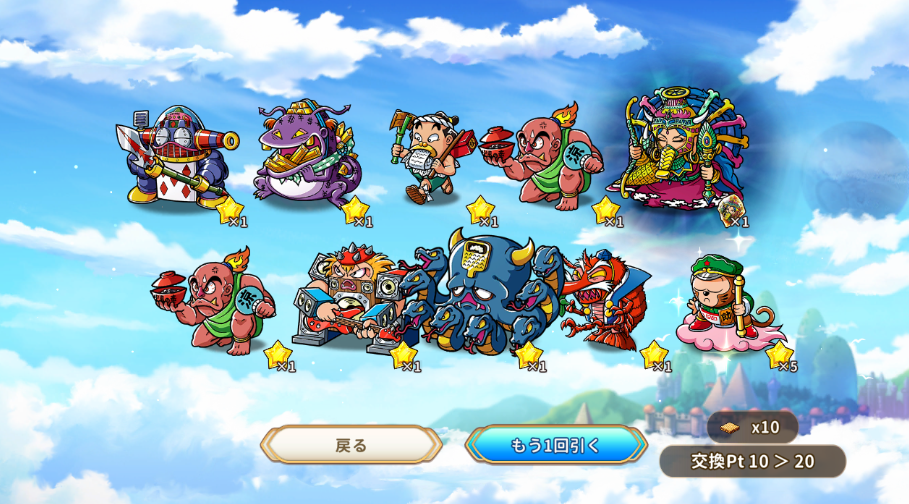Pick the red lobster demon result
This screenshot has width=909, height=504.
(602, 298)
